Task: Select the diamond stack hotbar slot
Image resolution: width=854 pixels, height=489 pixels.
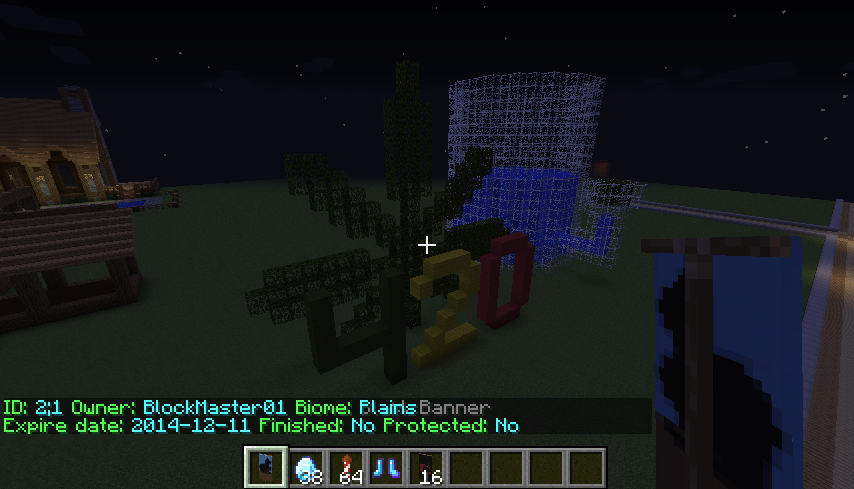Action: [305, 467]
